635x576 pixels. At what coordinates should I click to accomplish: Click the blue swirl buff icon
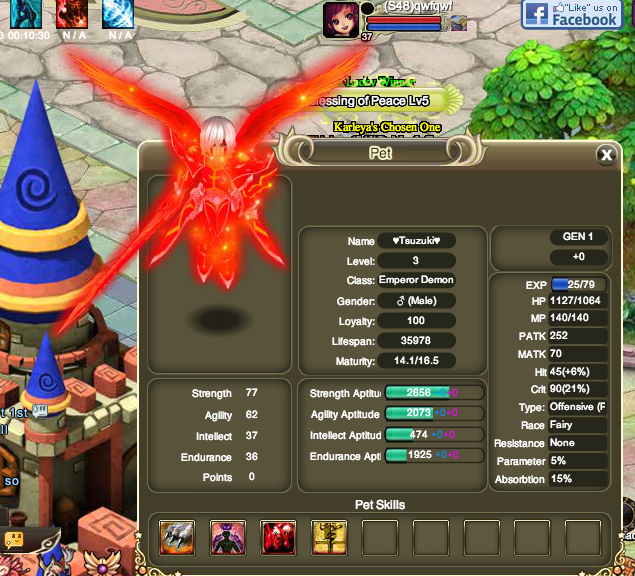point(120,13)
